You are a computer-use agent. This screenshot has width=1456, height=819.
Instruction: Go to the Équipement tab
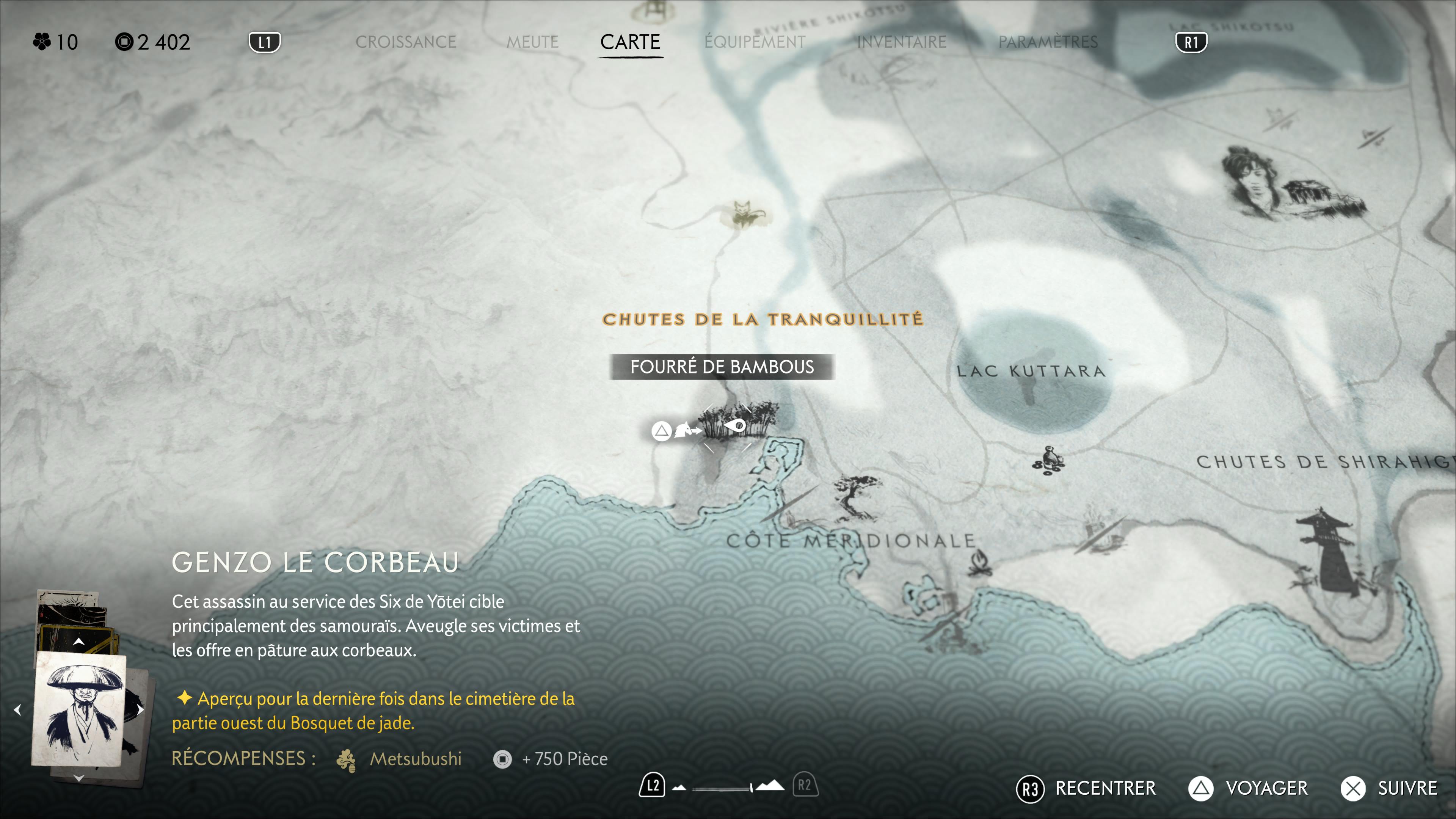(755, 42)
